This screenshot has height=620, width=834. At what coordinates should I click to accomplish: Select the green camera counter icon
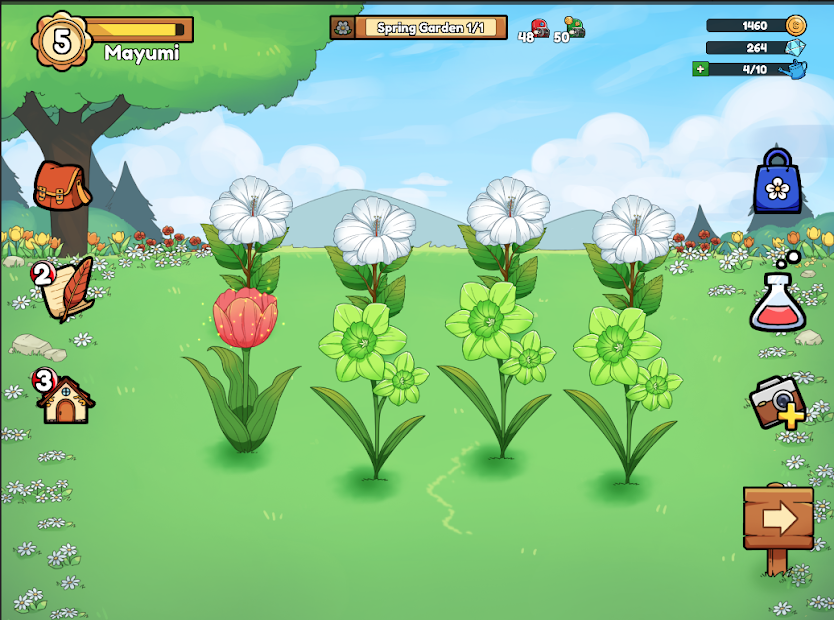pyautogui.click(x=575, y=27)
